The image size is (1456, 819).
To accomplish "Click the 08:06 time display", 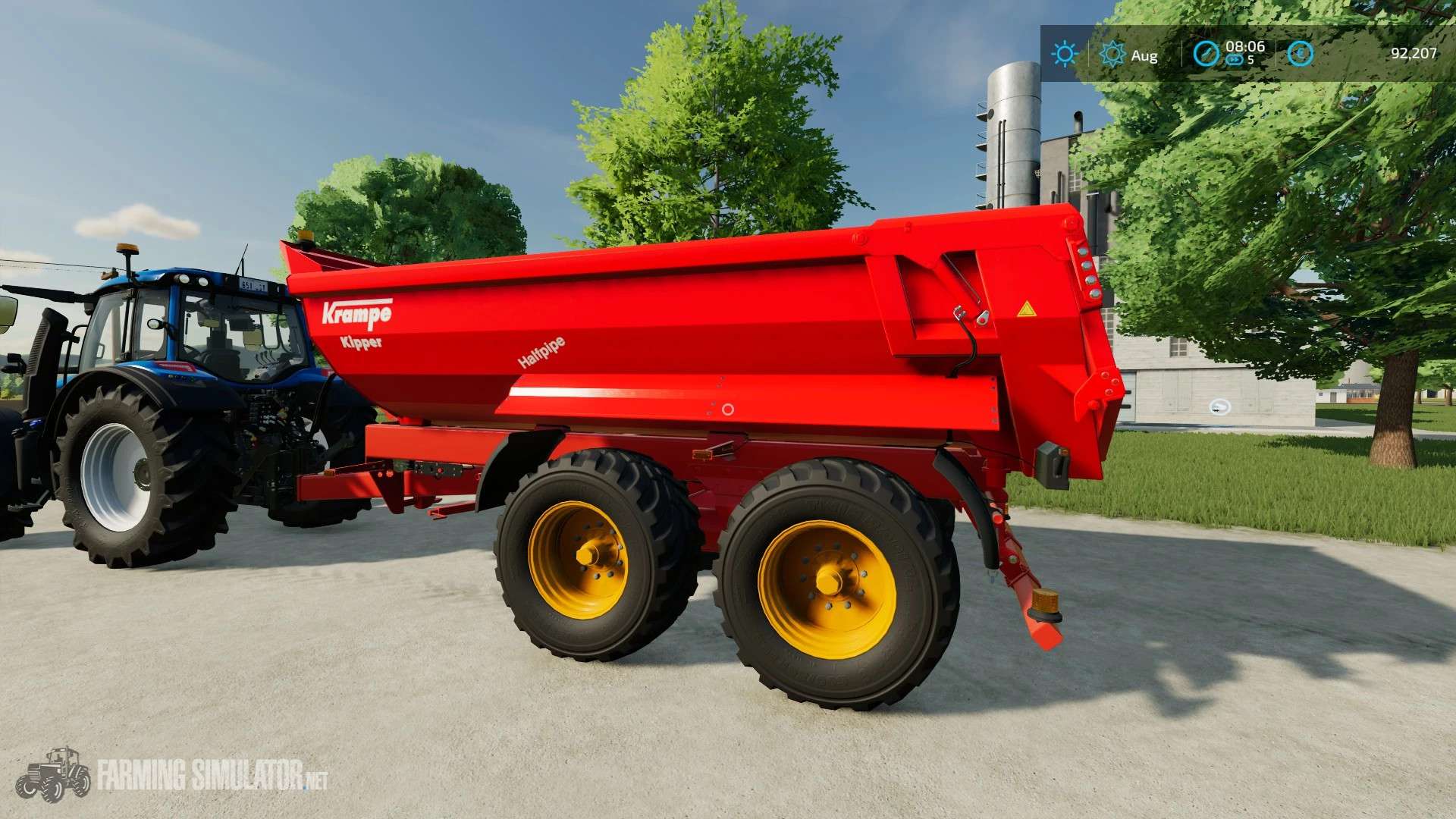I will click(x=1246, y=49).
